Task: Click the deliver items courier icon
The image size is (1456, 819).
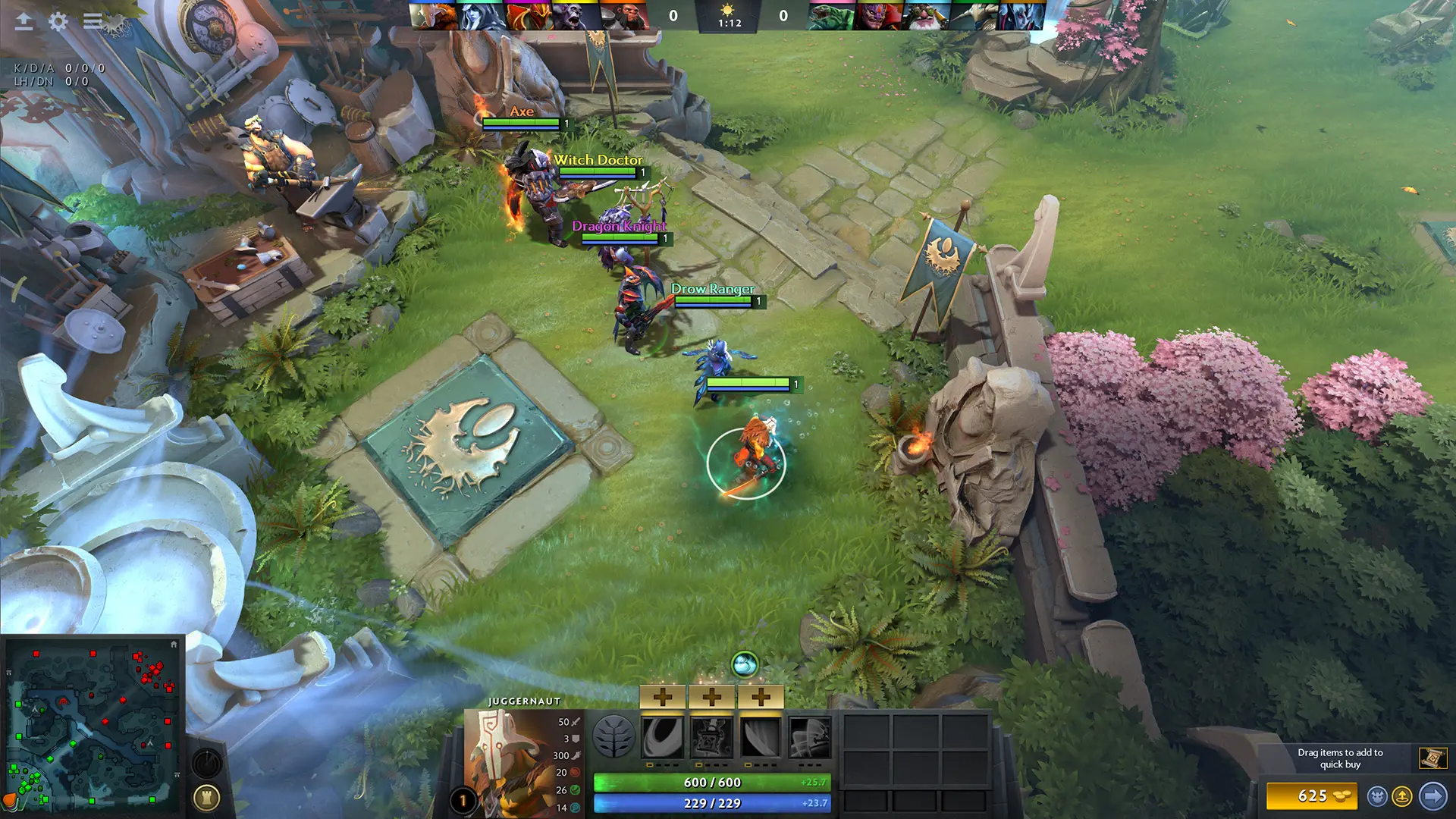Action: pos(1402,796)
